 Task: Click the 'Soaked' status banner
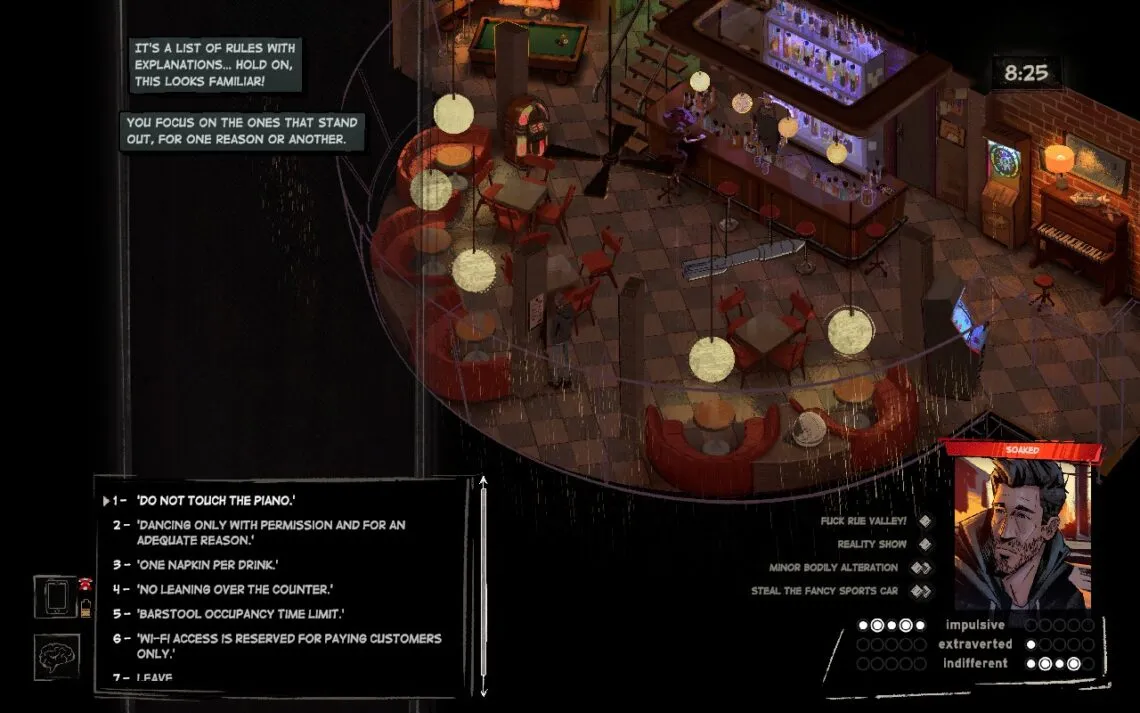[1022, 451]
